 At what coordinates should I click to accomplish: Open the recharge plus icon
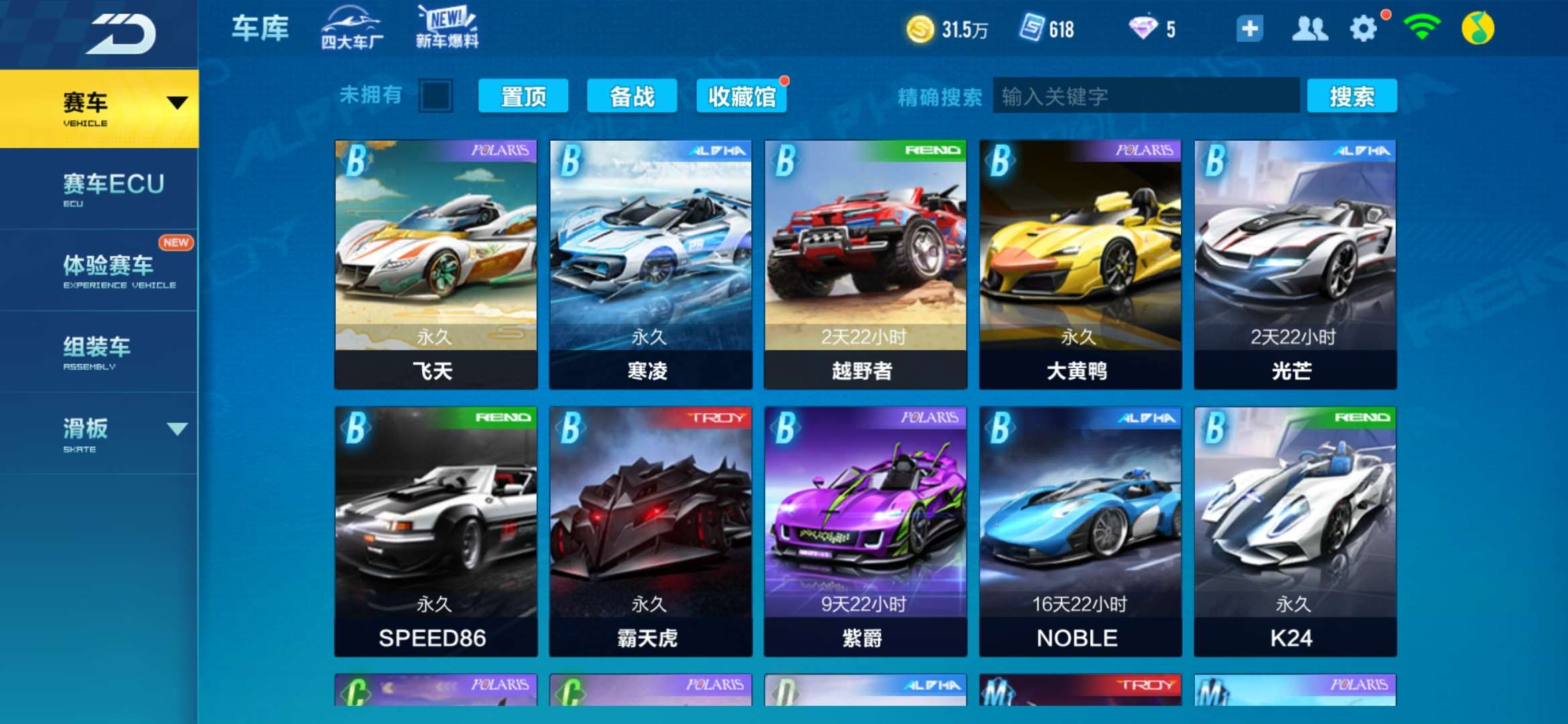click(x=1249, y=29)
